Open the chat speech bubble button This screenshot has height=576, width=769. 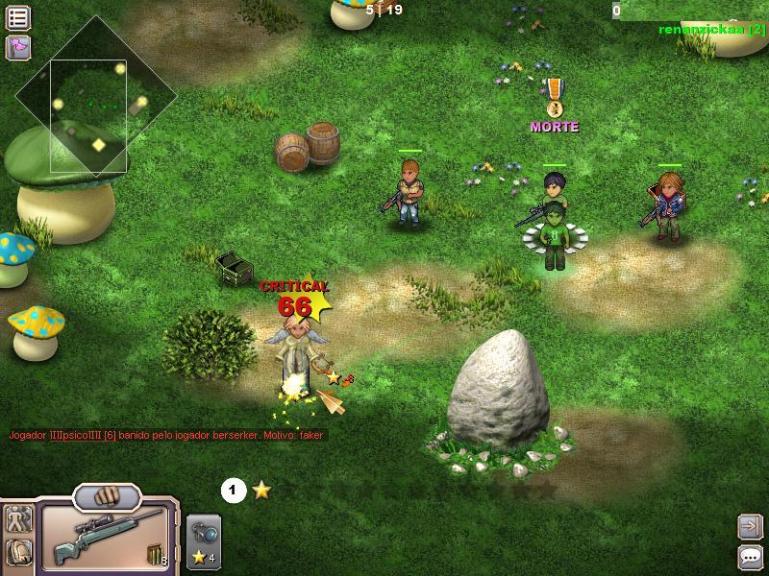(x=750, y=557)
